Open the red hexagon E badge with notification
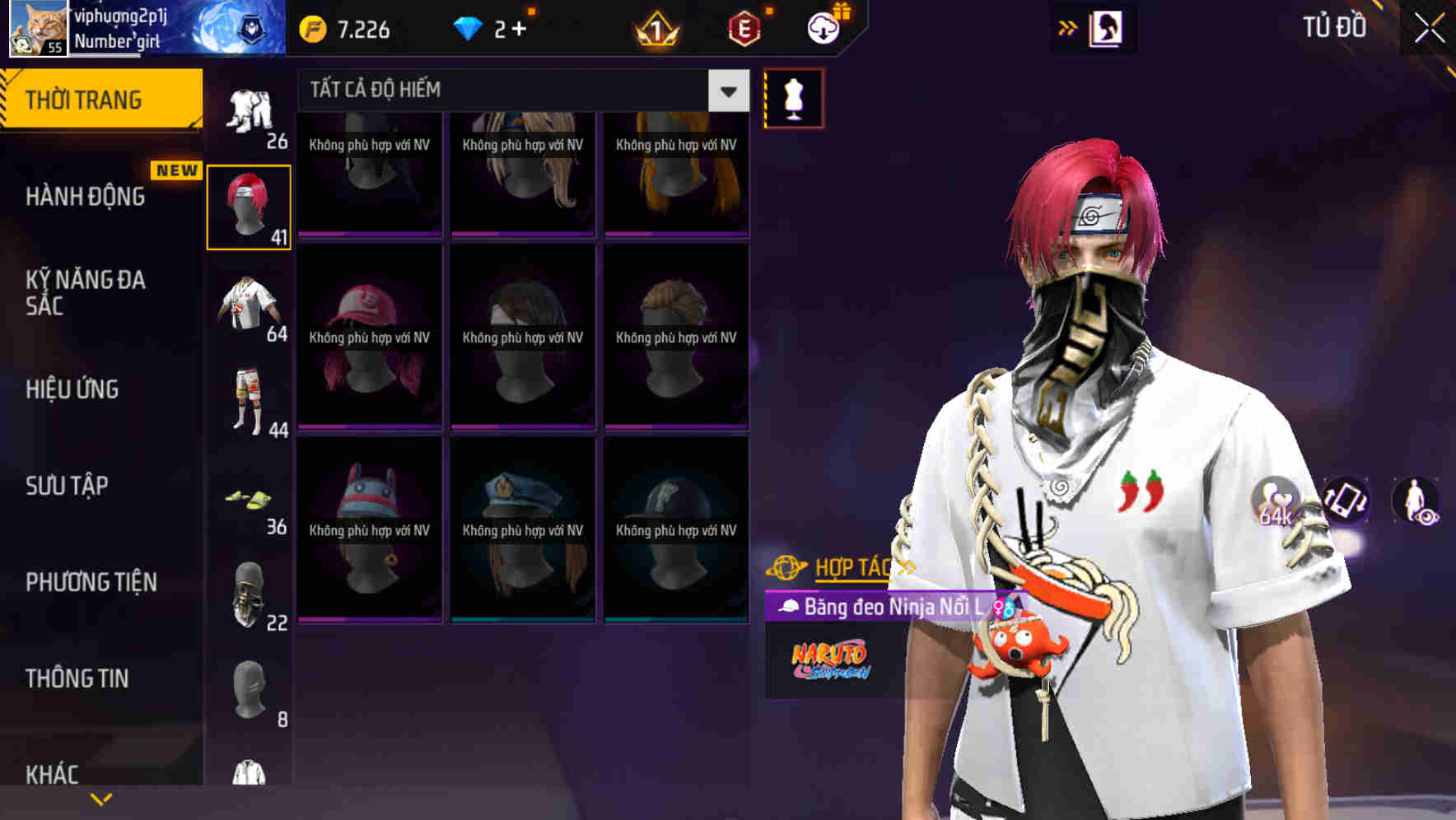 click(x=744, y=30)
